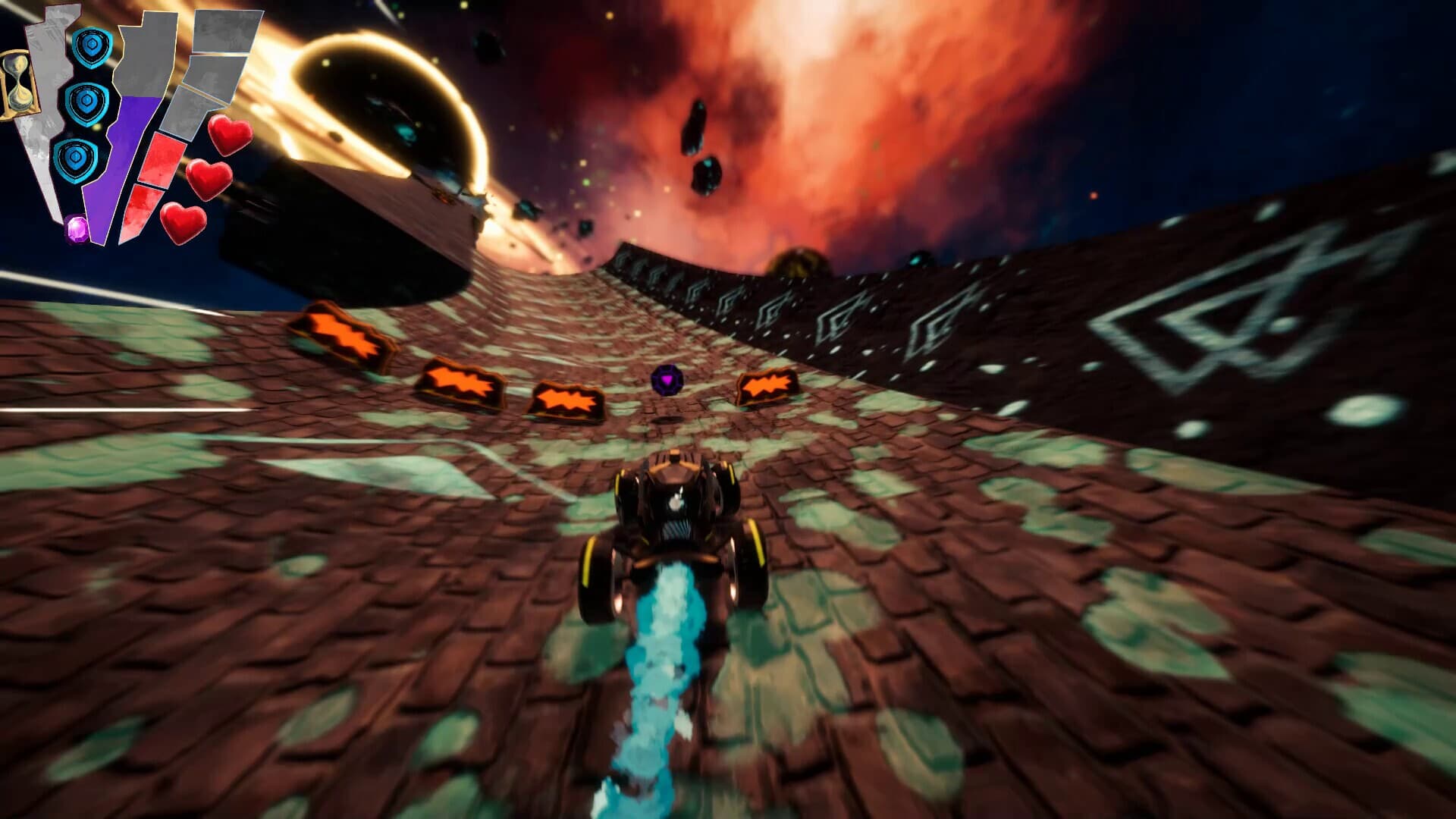Click the hourglass timer icon
This screenshot has height=819, width=1456.
20,86
